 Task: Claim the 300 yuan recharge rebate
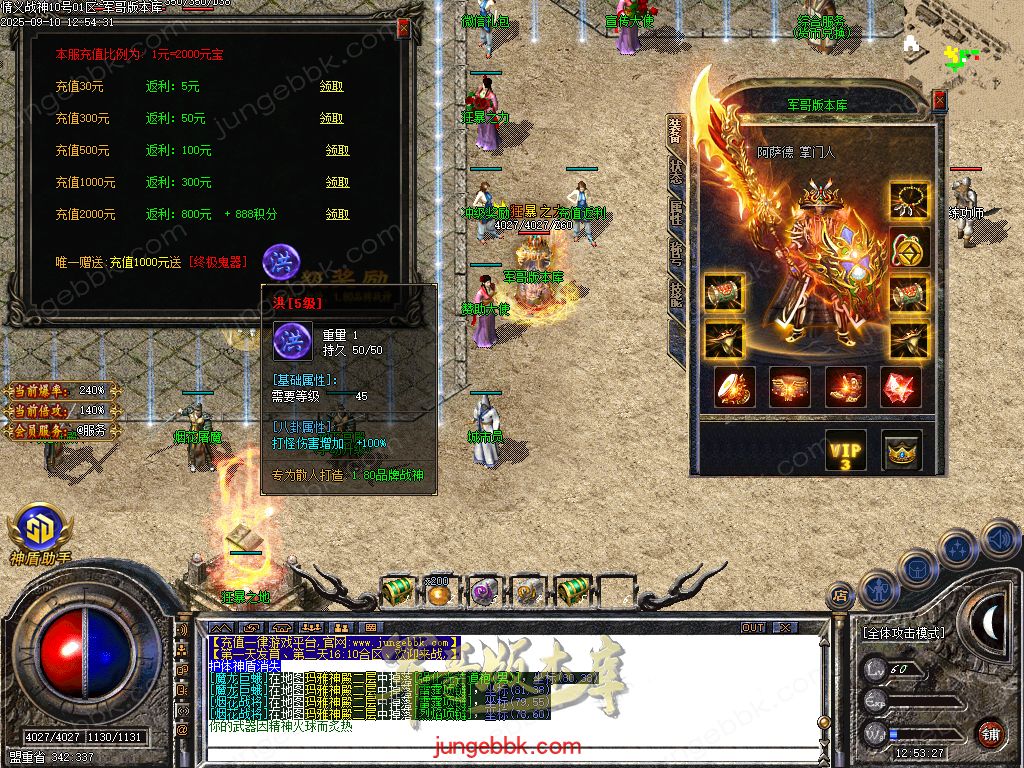pyautogui.click(x=332, y=119)
